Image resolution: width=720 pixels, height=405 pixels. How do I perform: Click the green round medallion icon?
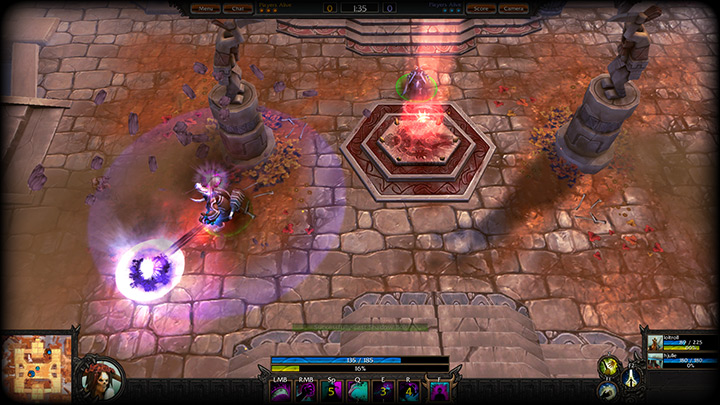click(x=607, y=366)
